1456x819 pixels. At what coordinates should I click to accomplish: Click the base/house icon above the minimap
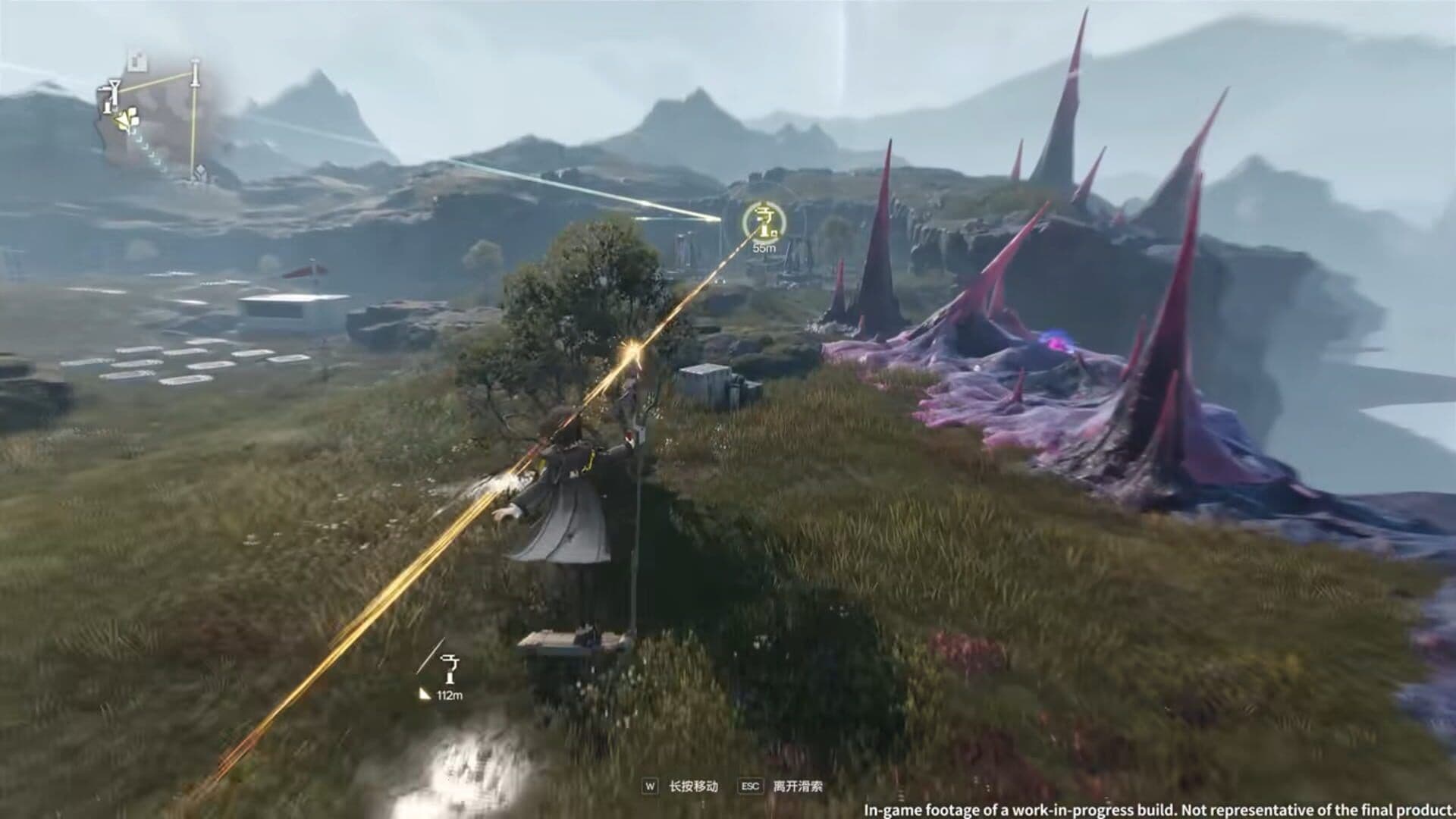coord(136,59)
